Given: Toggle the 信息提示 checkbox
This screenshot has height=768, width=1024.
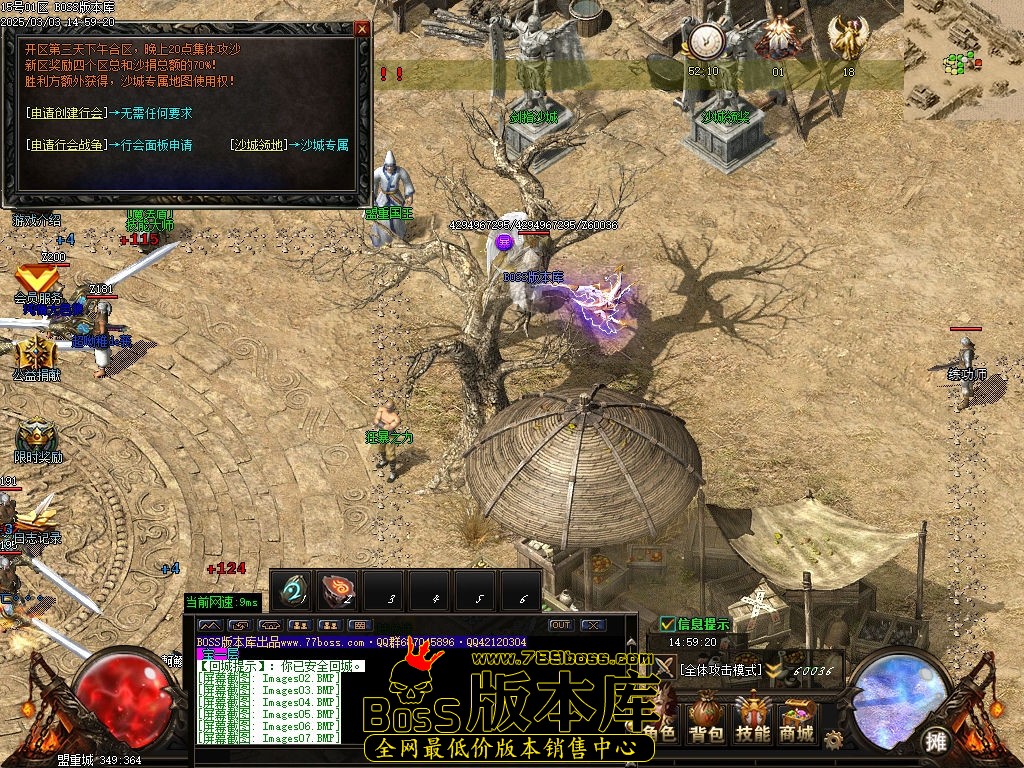Looking at the screenshot, I should pyautogui.click(x=668, y=625).
